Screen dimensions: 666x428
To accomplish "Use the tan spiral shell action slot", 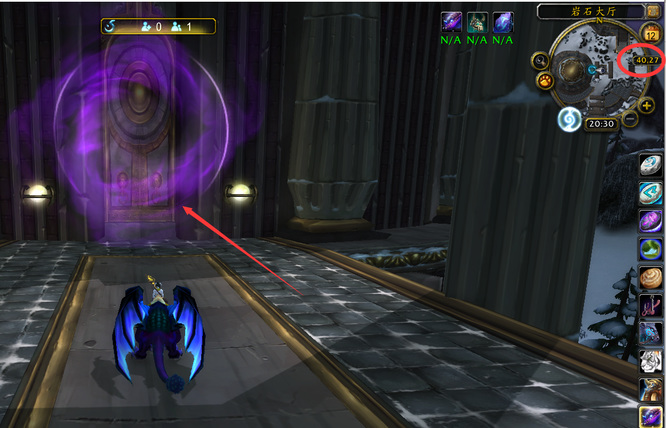I will 652,277.
